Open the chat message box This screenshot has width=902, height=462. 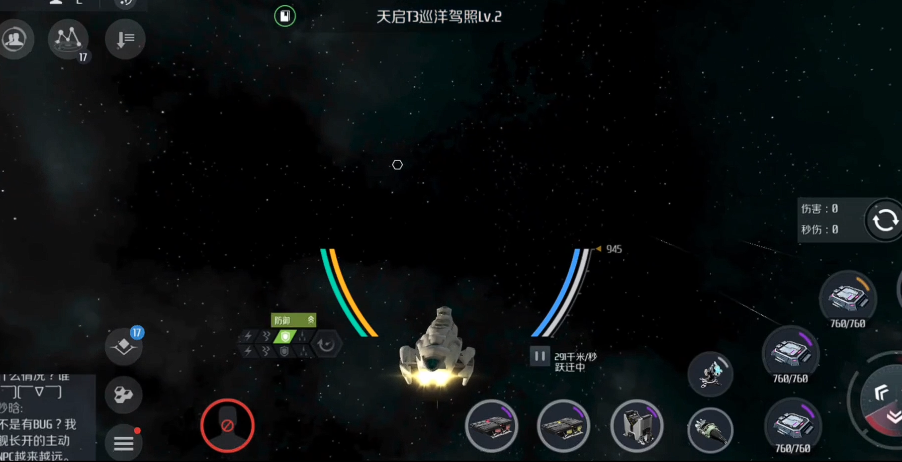[x=47, y=418]
